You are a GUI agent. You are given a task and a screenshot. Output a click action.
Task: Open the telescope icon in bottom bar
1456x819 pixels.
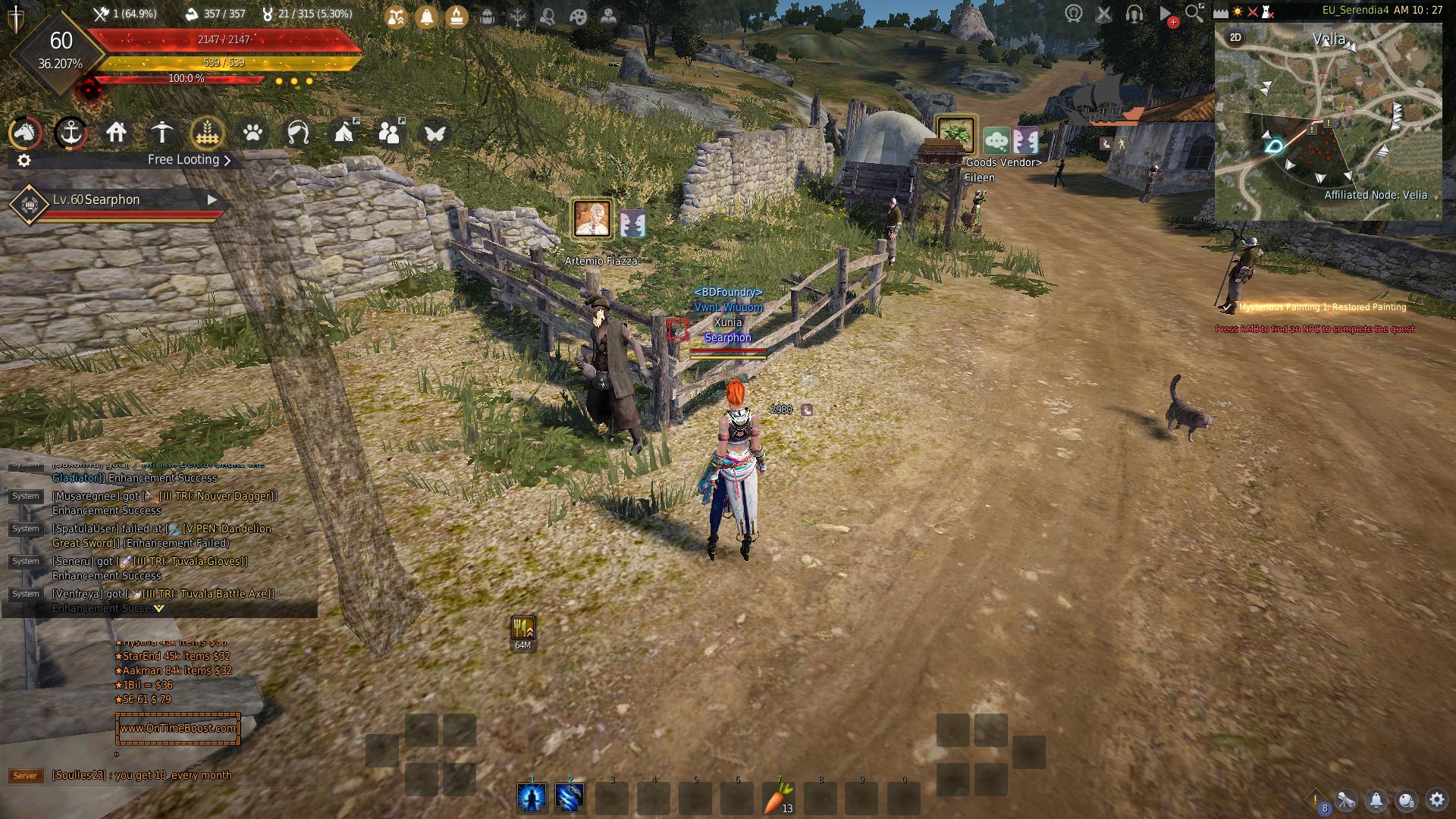click(x=1346, y=800)
